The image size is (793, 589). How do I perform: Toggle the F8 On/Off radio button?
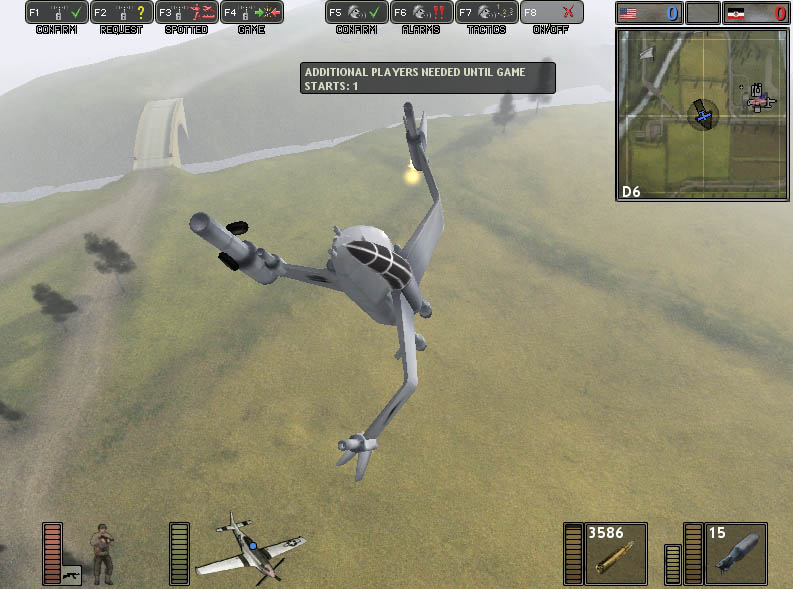[x=551, y=13]
